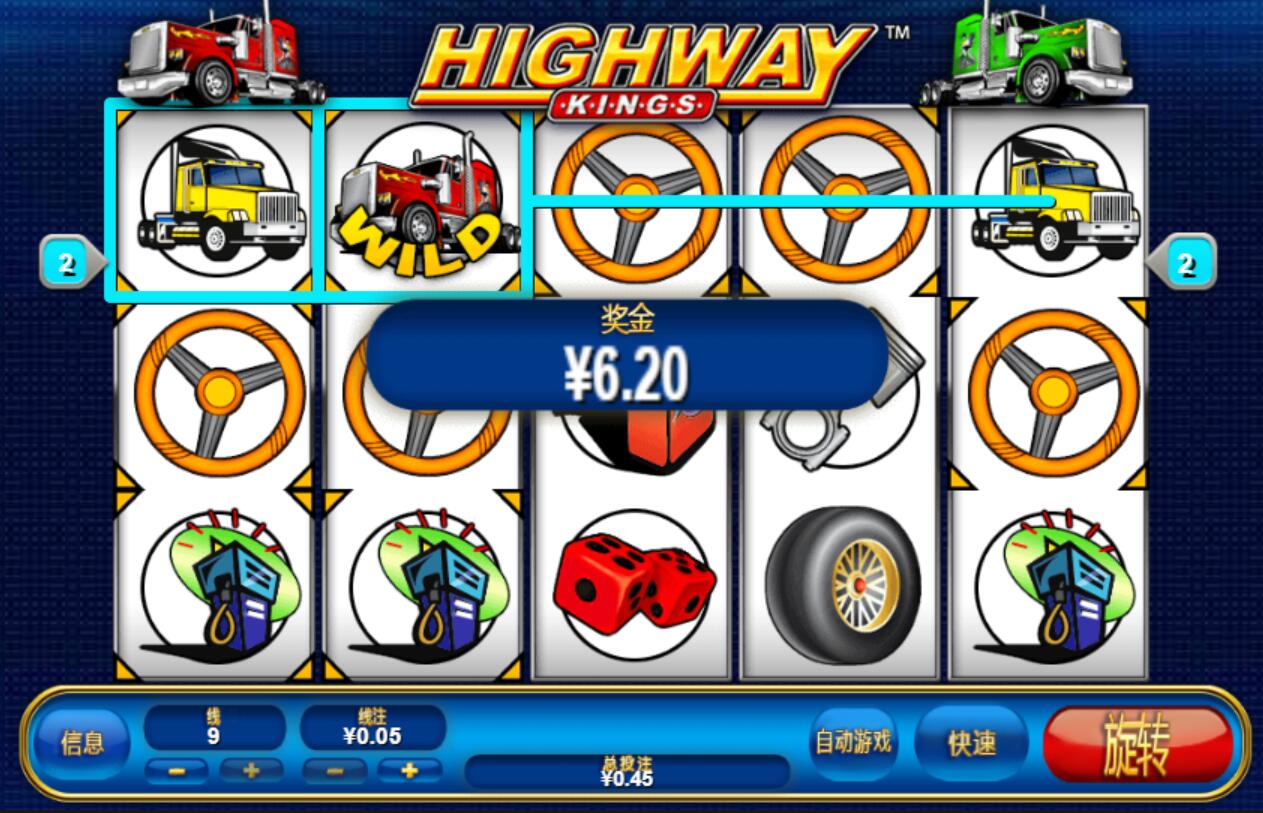Start 自动游戏 auto play

[853, 743]
